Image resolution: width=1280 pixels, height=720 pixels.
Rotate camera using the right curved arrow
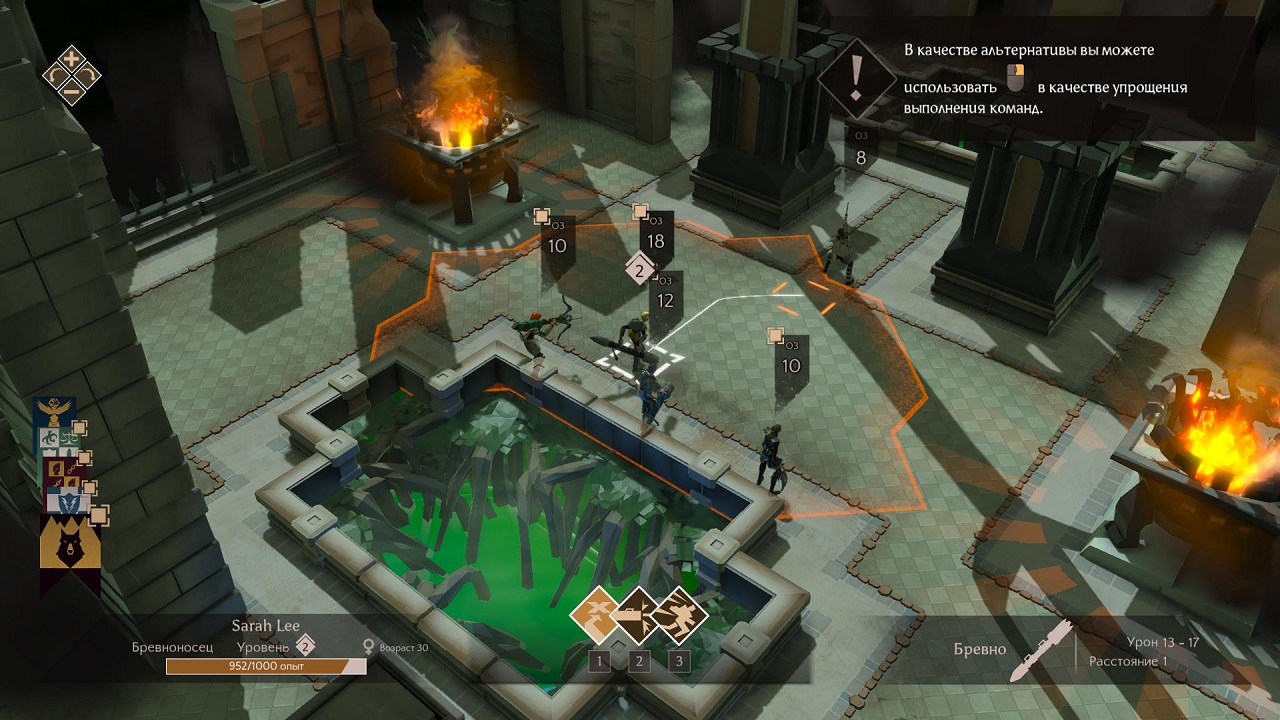(90, 75)
